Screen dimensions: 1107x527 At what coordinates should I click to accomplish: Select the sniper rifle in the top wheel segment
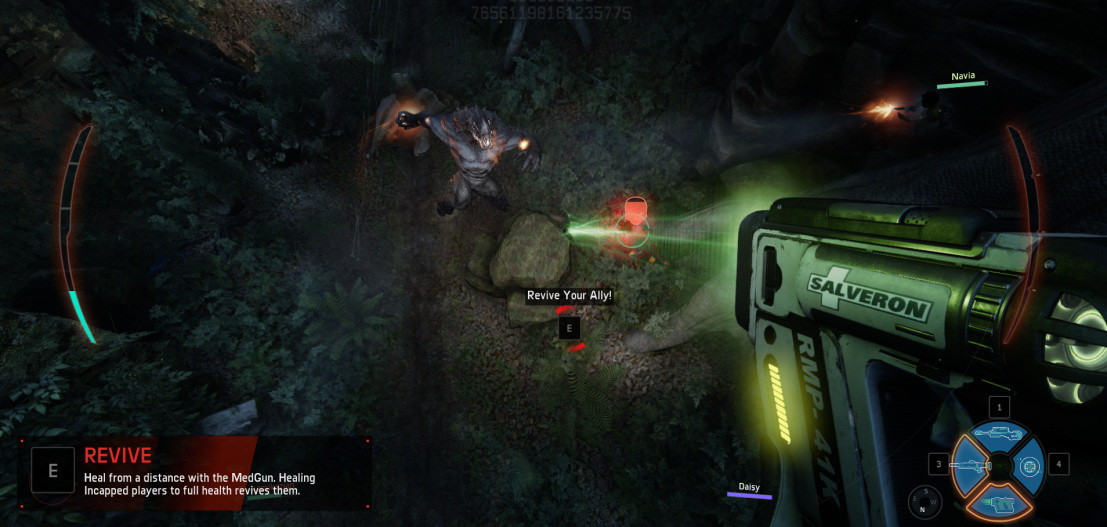998,436
